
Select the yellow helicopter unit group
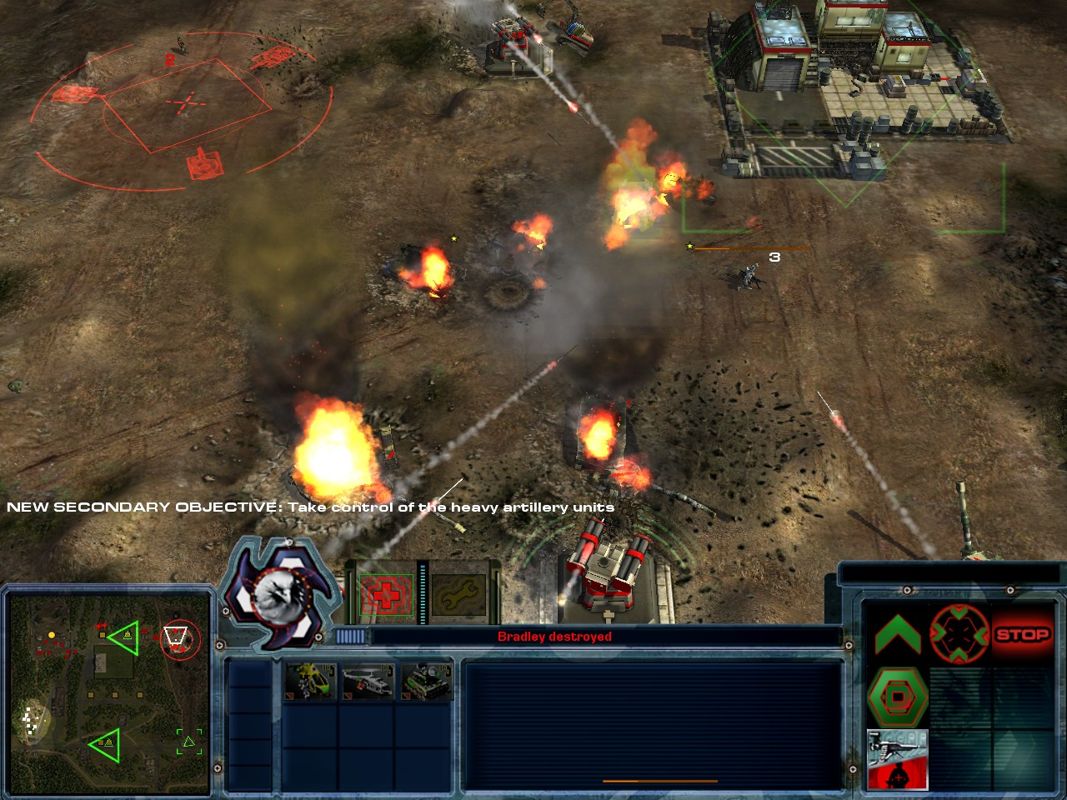309,681
